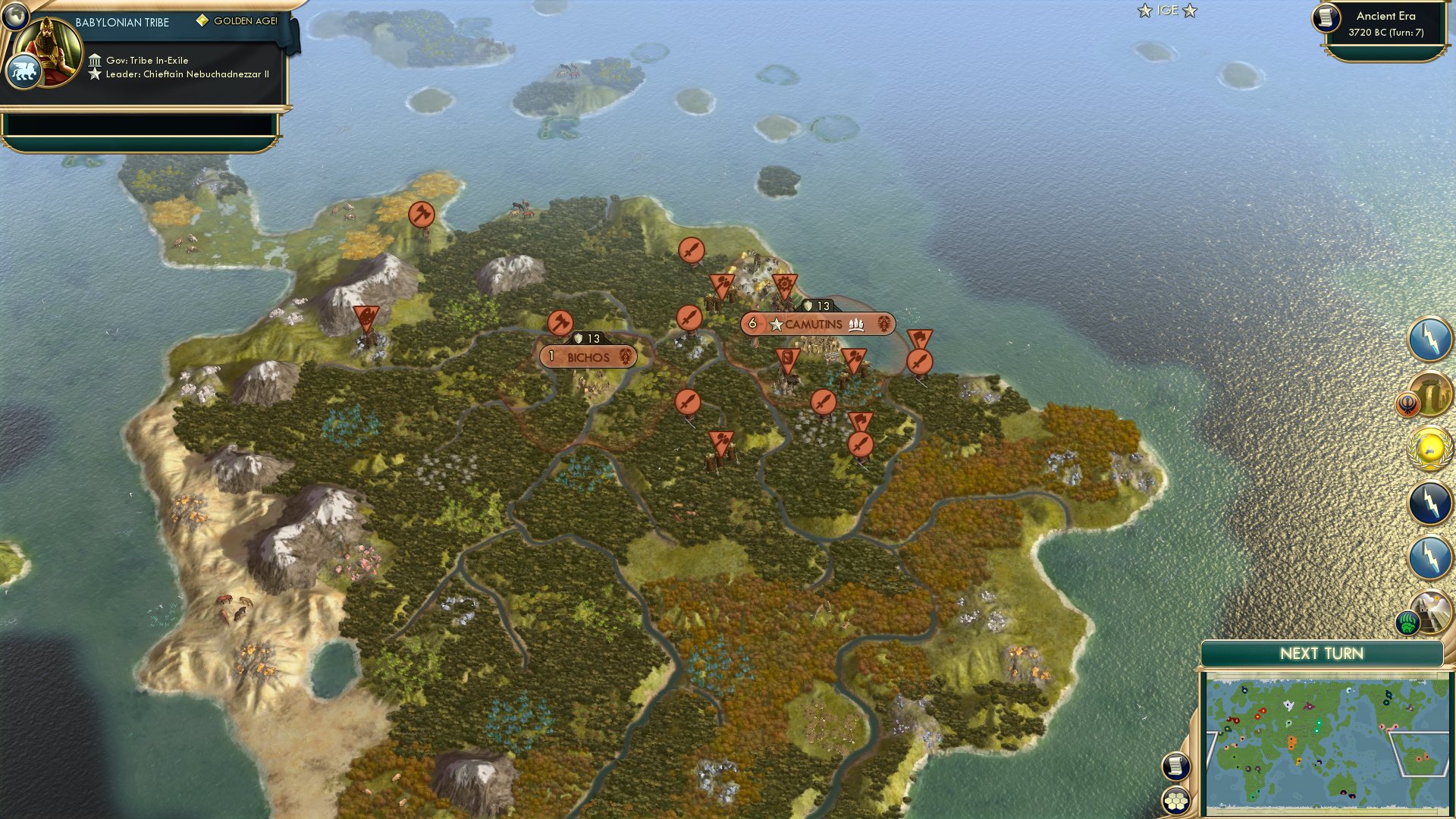This screenshot has width=1456, height=819.
Task: Toggle selection of the worker flag near Bichos
Action: click(x=561, y=322)
